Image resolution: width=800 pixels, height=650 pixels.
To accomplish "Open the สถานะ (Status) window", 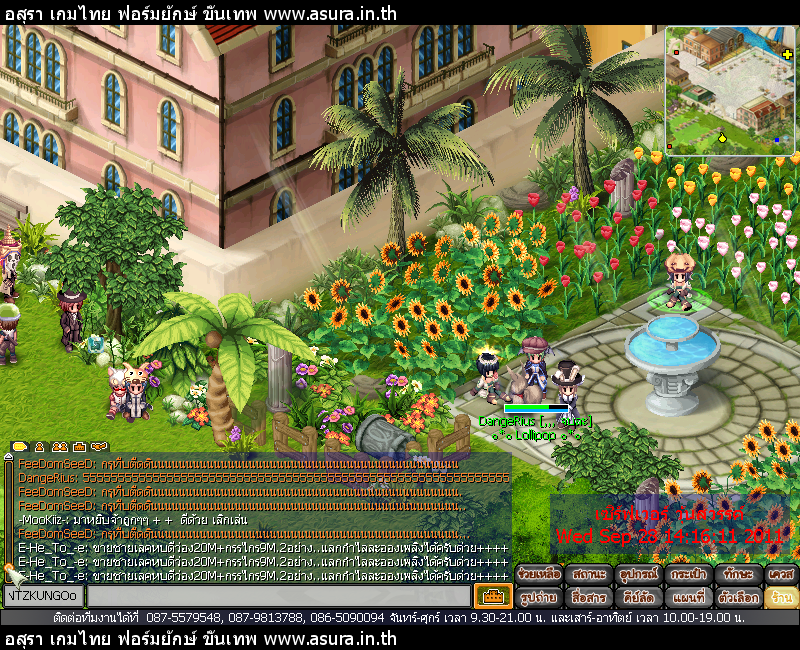I will (x=589, y=575).
